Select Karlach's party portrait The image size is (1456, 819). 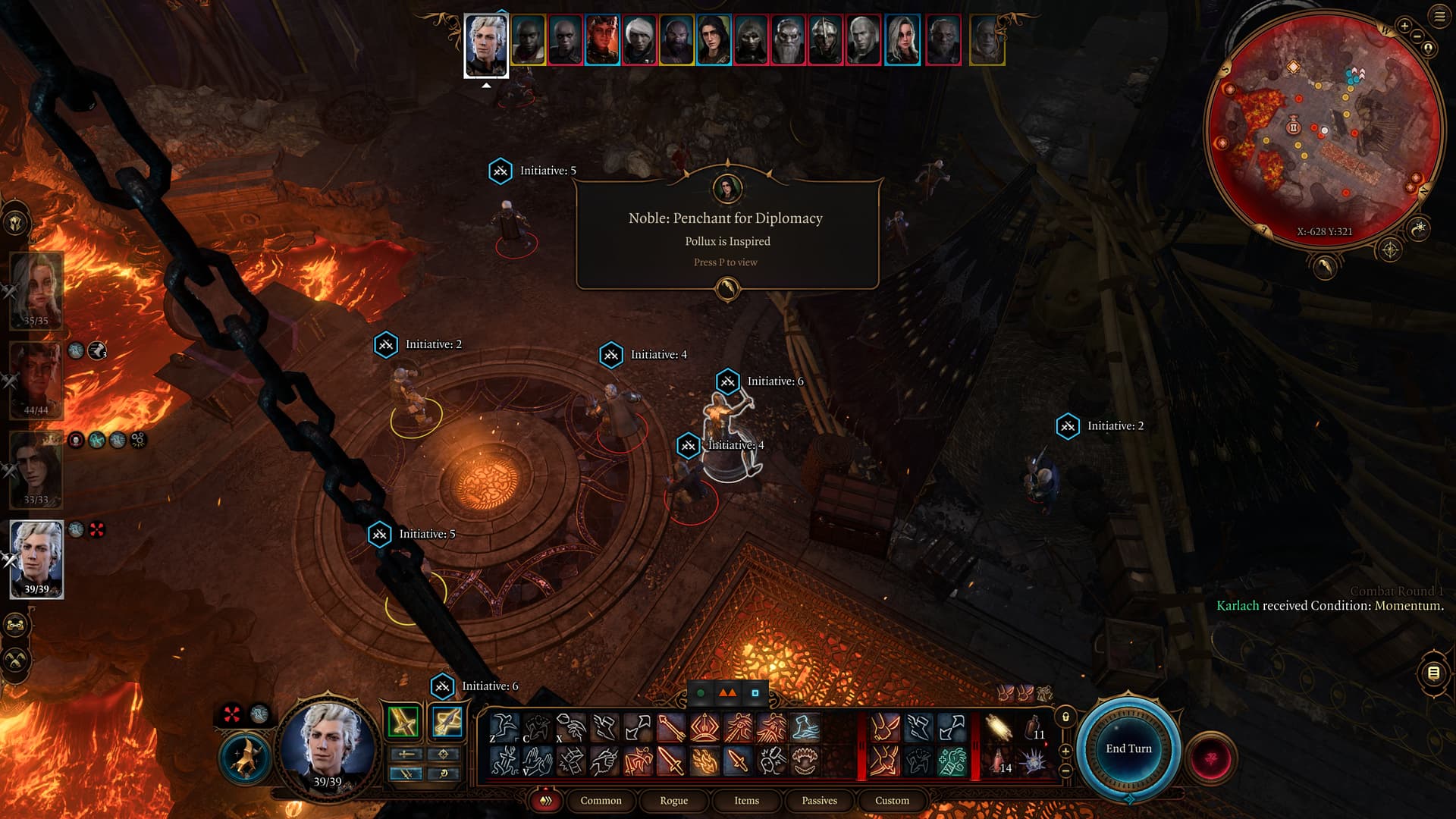[x=36, y=379]
